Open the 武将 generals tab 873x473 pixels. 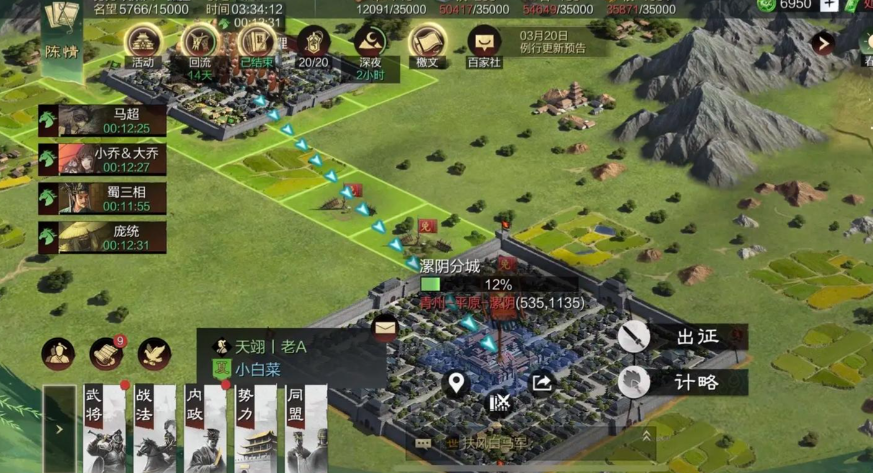pyautogui.click(x=105, y=429)
